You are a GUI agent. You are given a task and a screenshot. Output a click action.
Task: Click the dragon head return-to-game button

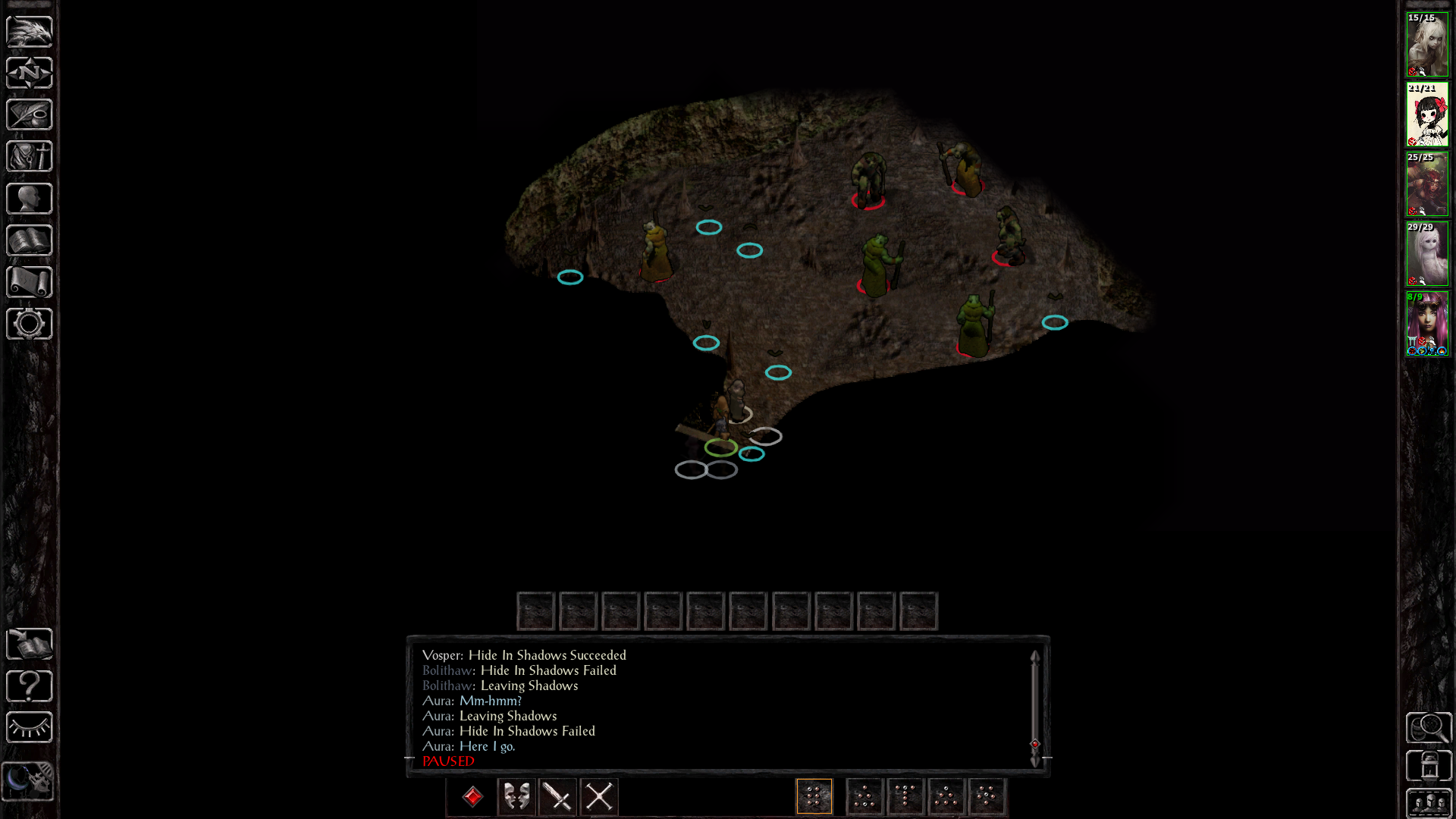(30, 31)
